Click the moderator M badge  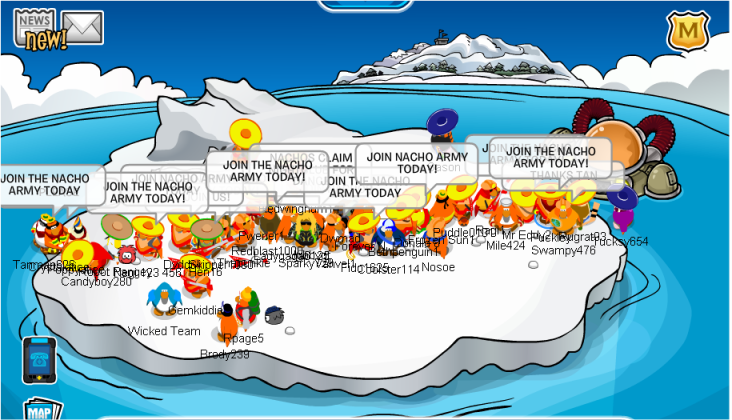pos(688,34)
